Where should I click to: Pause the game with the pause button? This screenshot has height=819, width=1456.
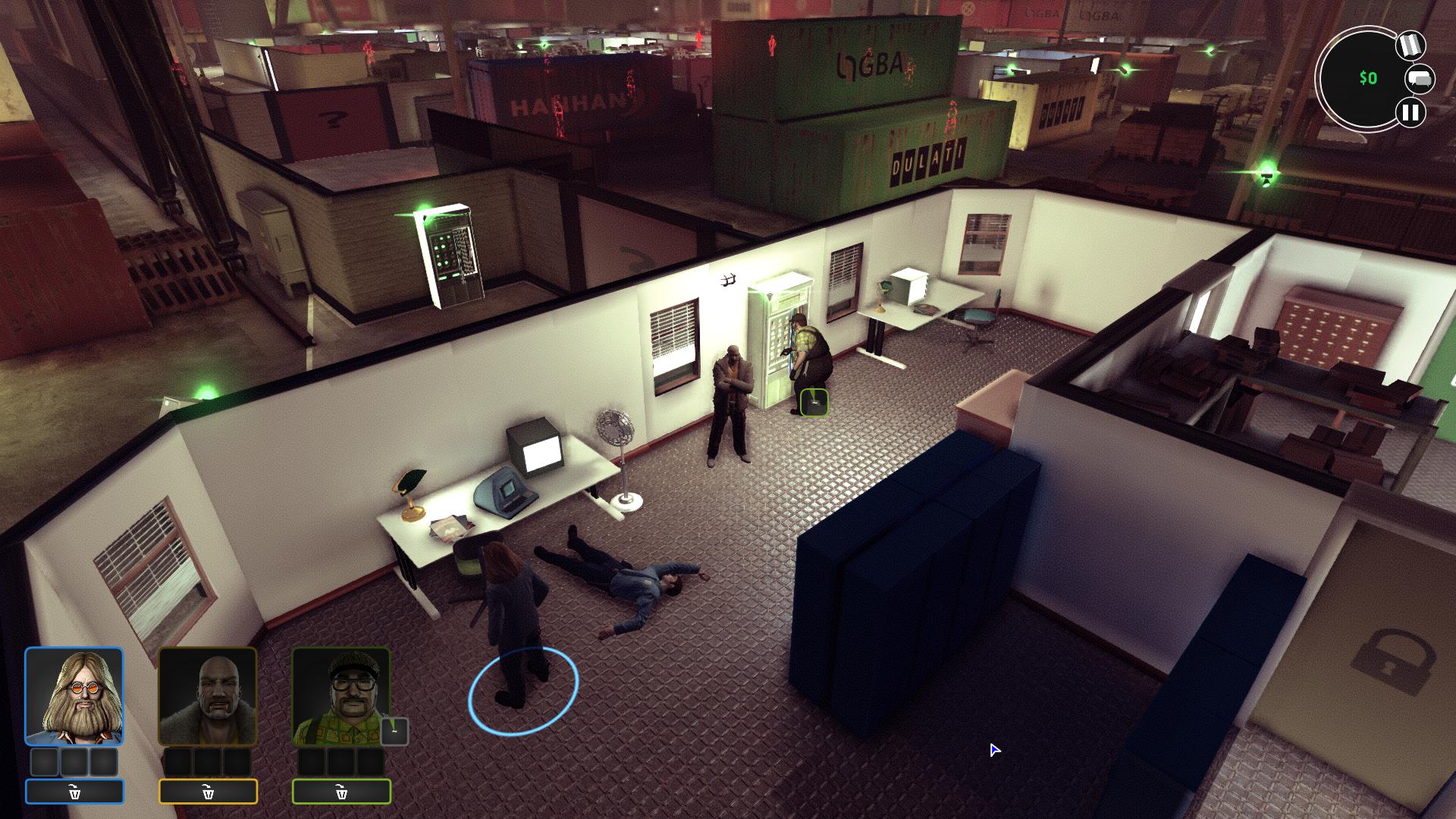point(1410,113)
